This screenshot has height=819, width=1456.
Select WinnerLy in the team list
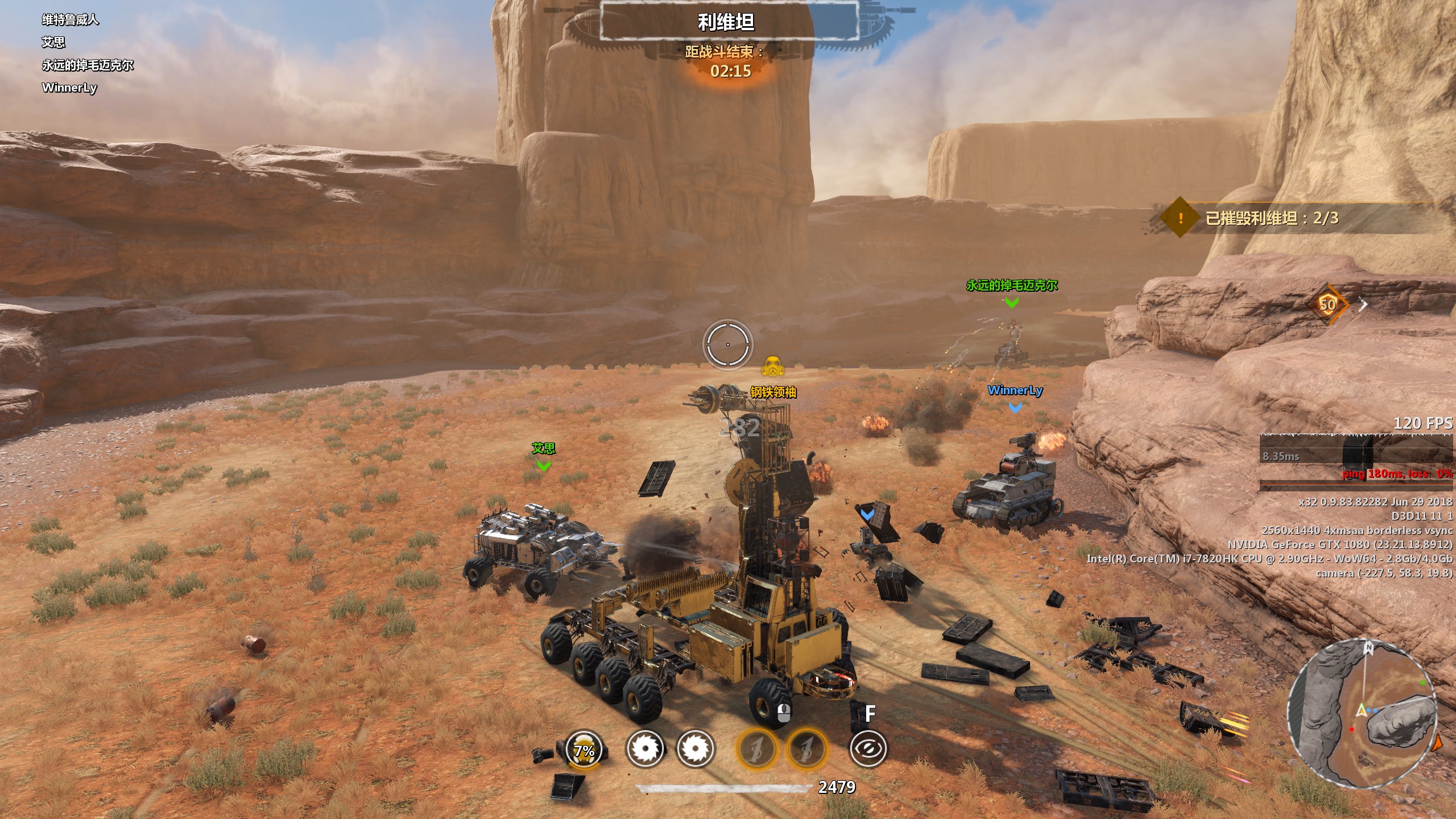69,88
